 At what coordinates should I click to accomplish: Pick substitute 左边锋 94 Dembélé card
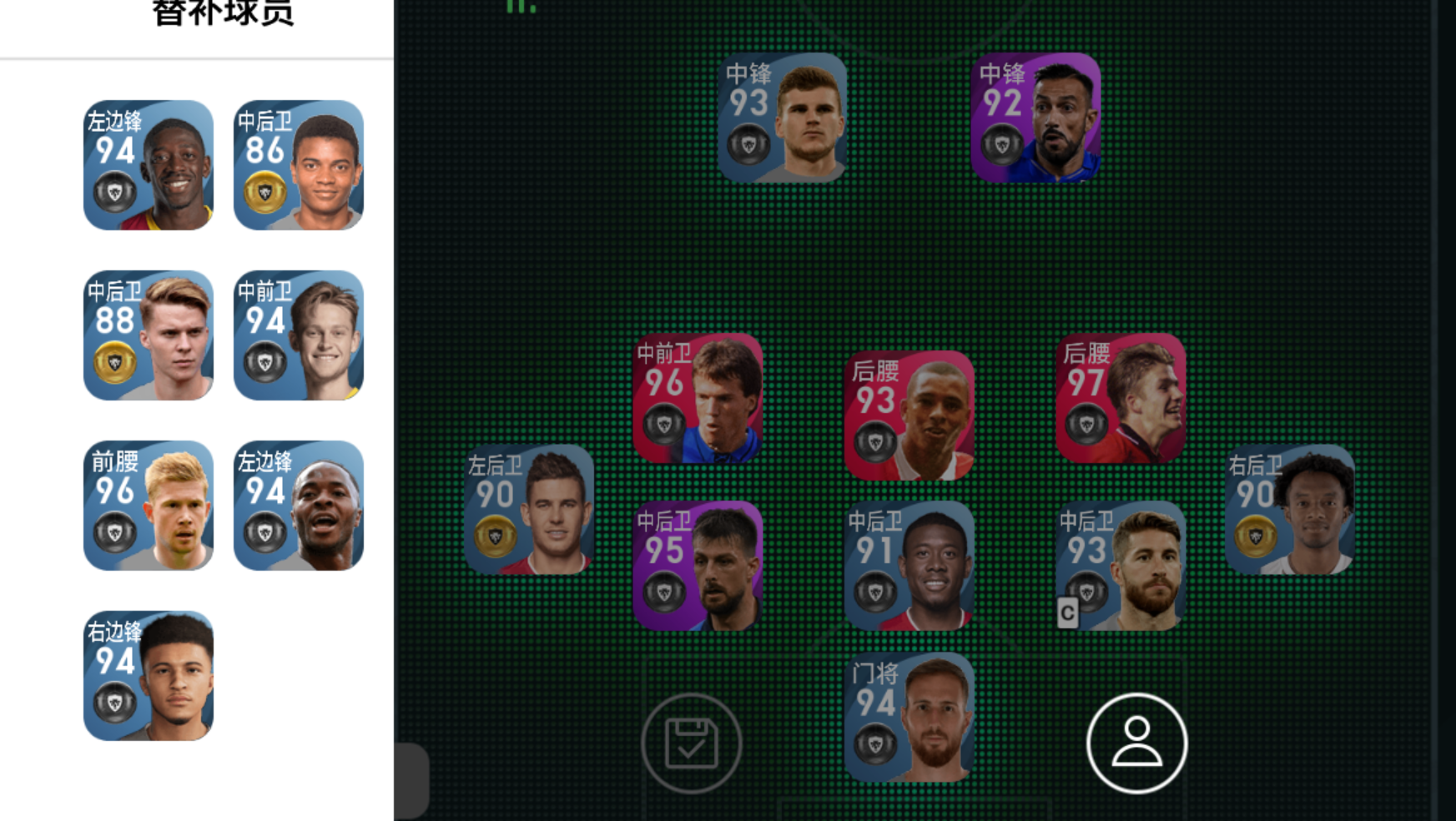pos(148,165)
